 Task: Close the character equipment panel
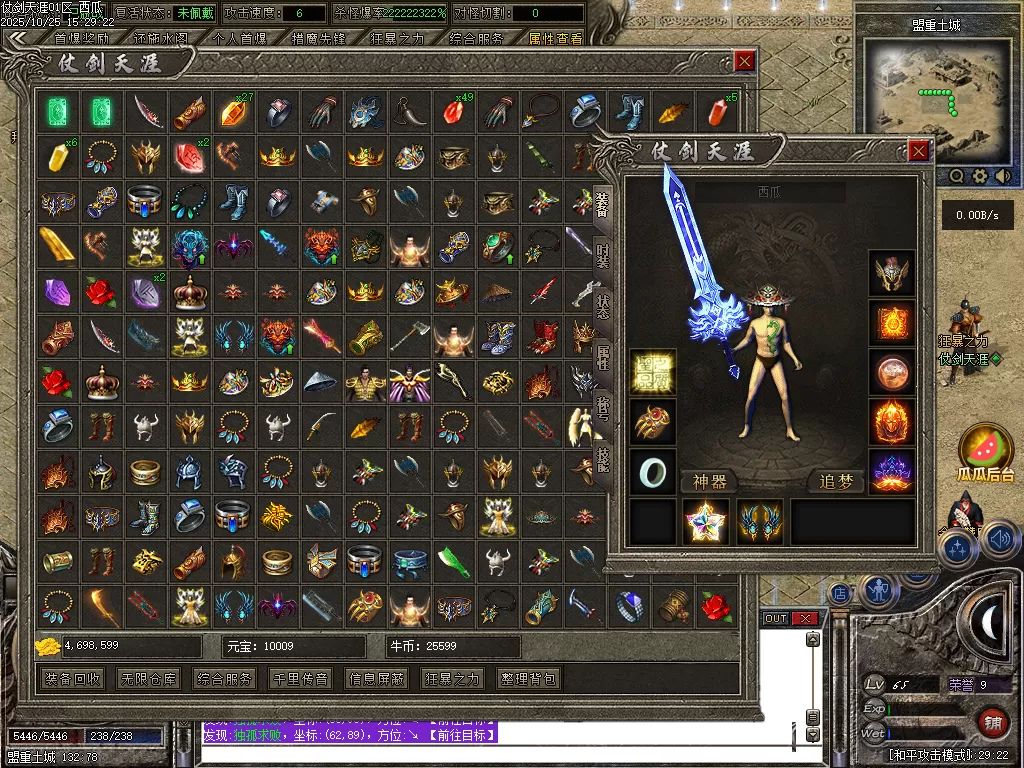(x=919, y=151)
